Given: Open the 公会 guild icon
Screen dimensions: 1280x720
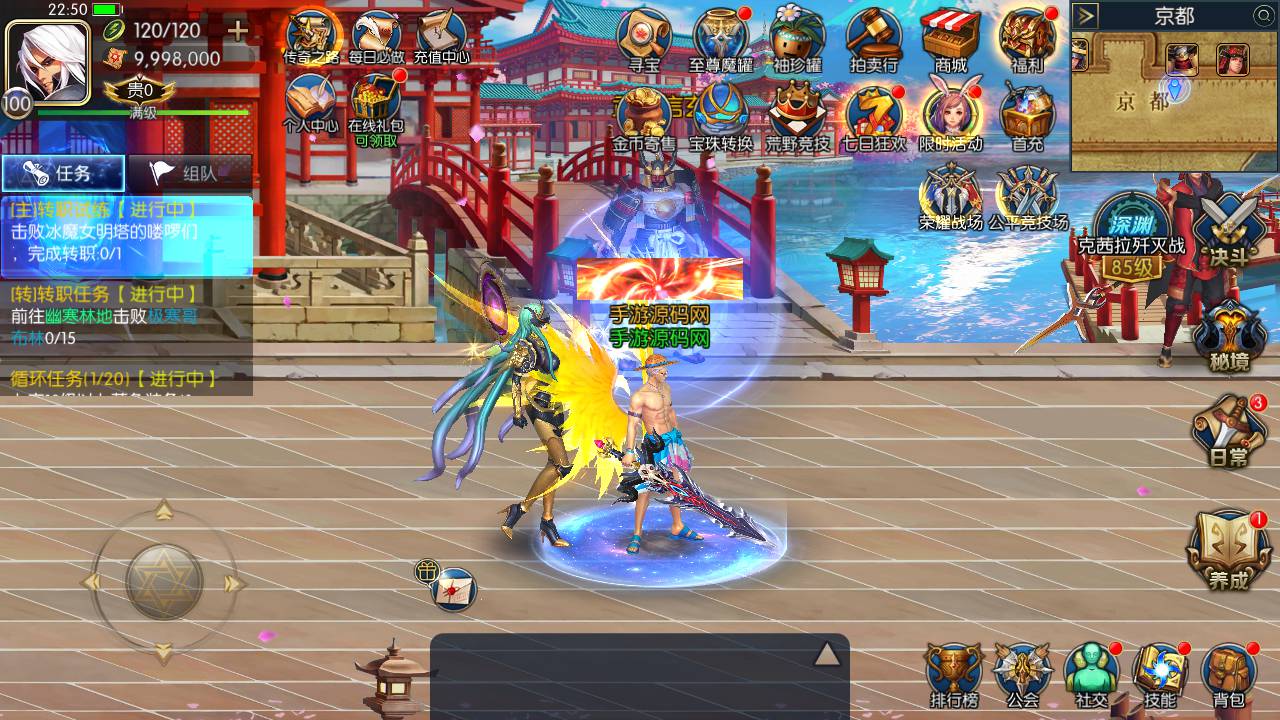Looking at the screenshot, I should [1022, 674].
